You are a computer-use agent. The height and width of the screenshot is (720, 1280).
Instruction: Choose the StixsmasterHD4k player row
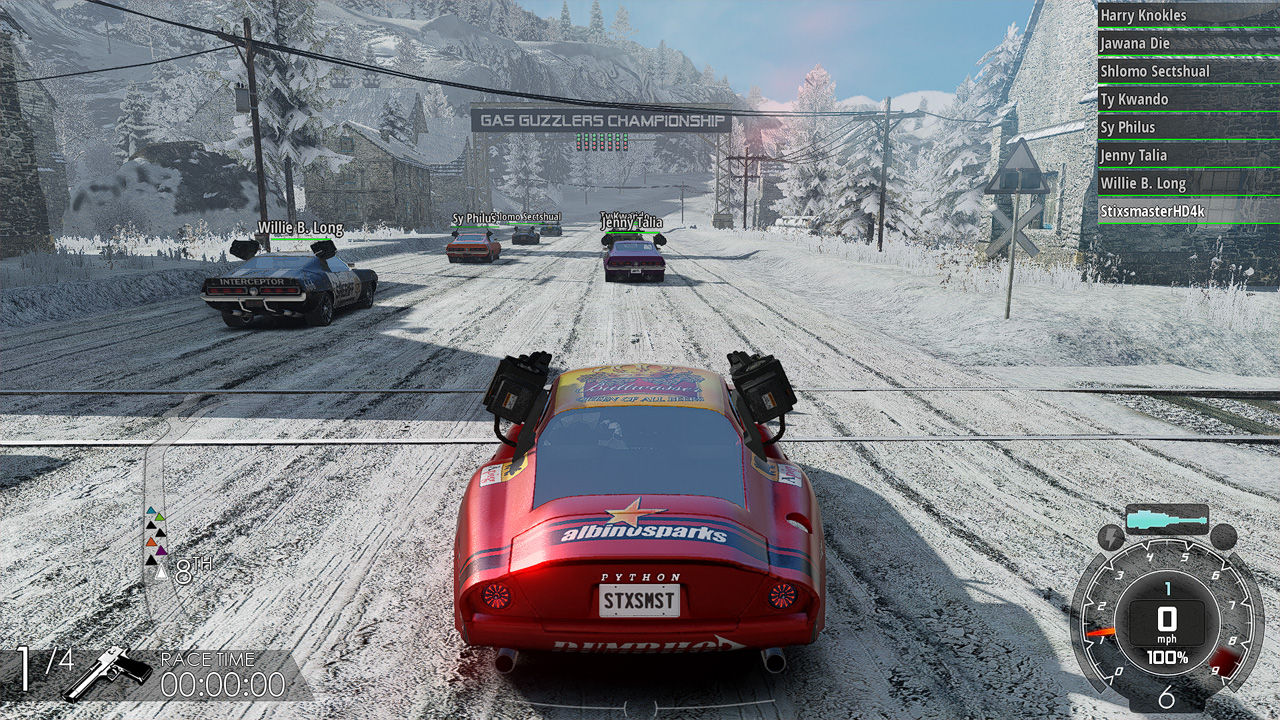[x=1188, y=211]
